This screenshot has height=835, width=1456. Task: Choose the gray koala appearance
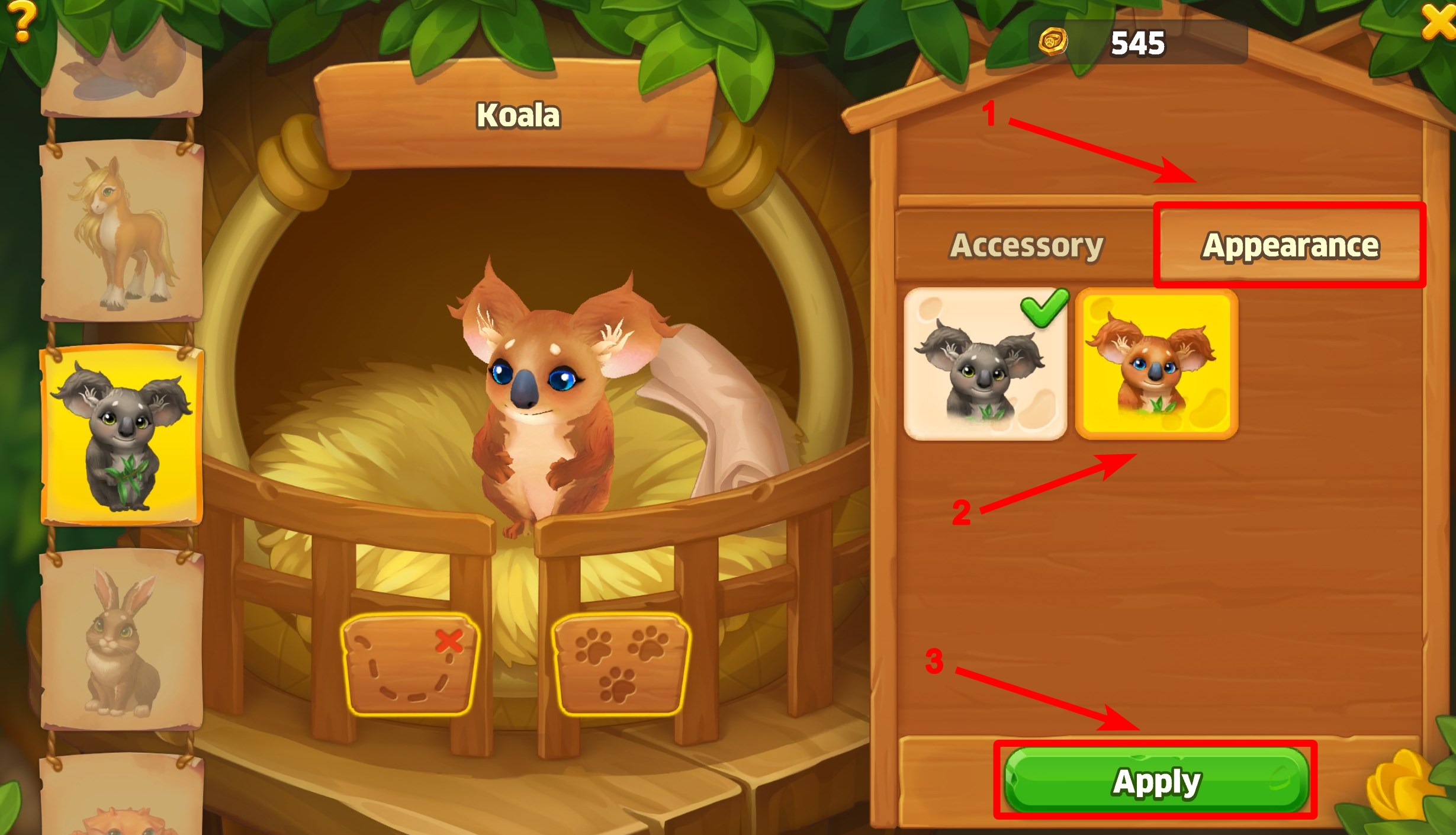pos(985,364)
